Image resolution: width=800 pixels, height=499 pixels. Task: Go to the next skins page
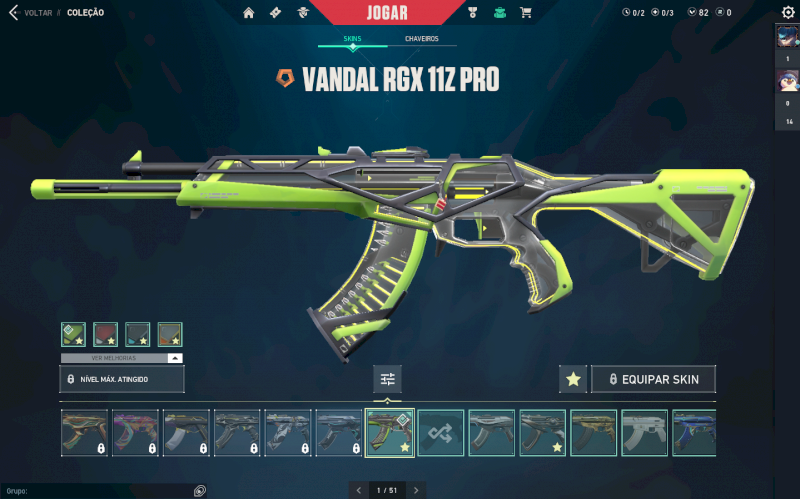tap(417, 490)
